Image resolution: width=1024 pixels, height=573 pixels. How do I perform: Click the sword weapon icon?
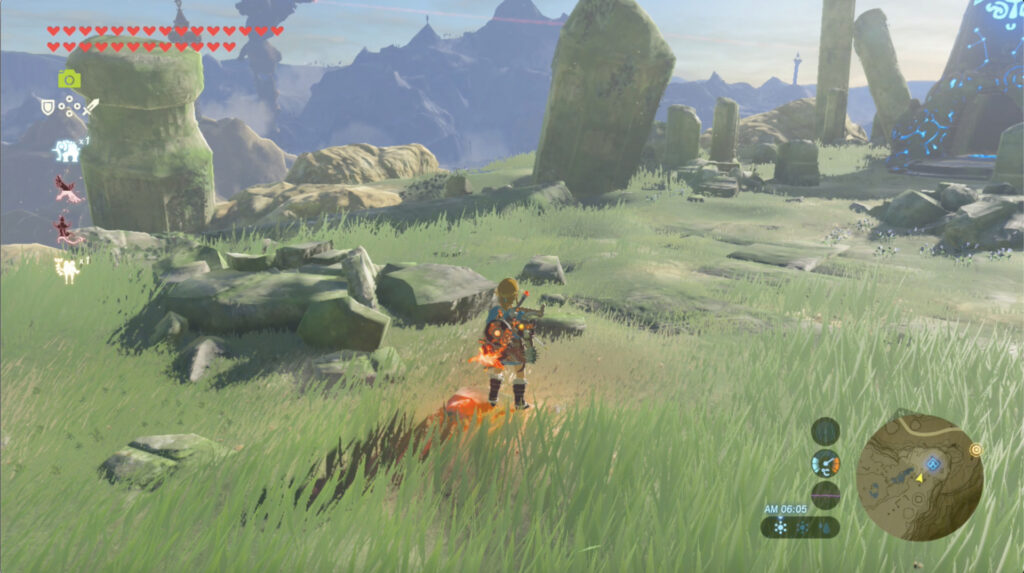[91, 105]
